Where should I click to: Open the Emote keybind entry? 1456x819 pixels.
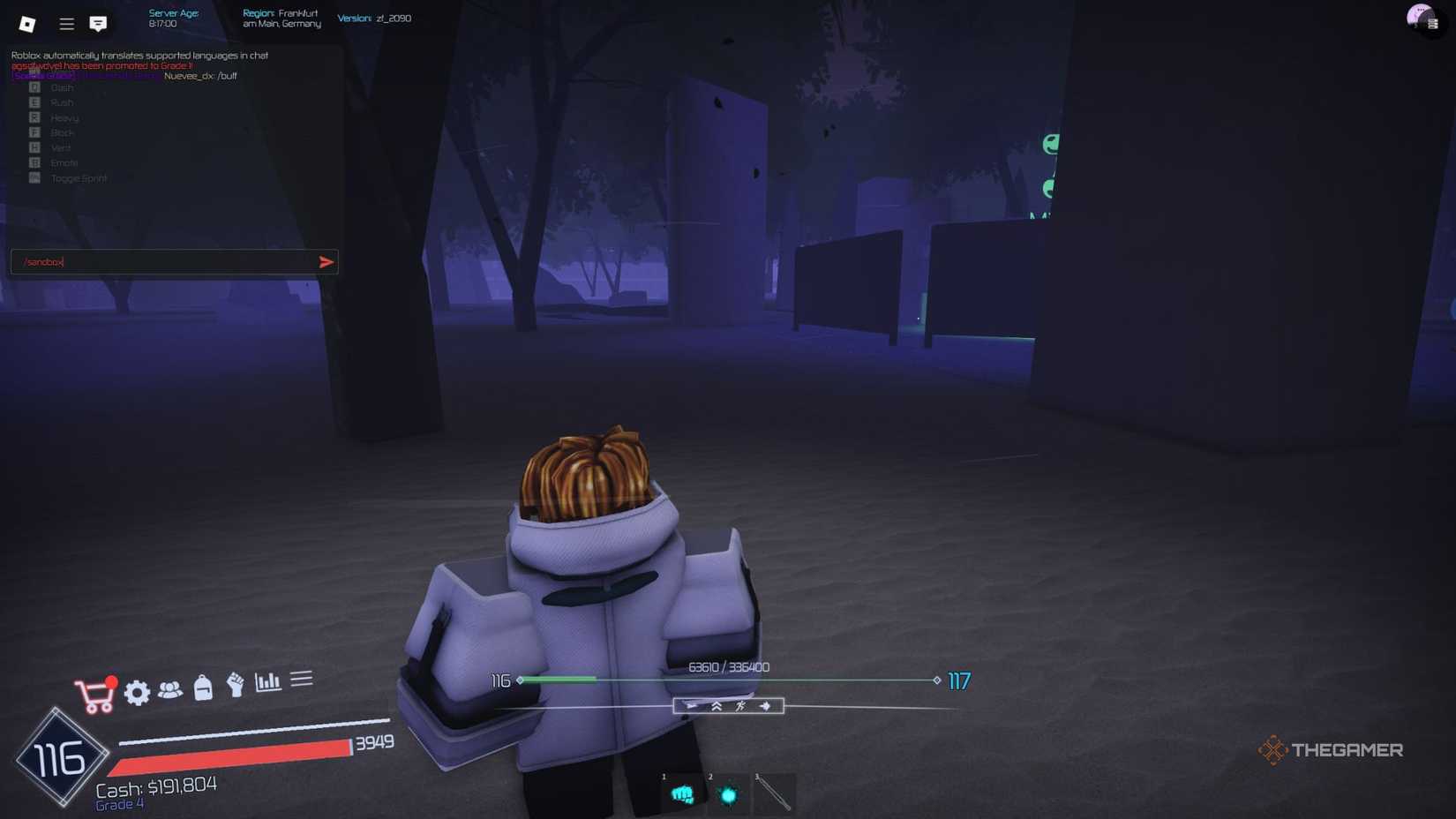click(x=64, y=162)
